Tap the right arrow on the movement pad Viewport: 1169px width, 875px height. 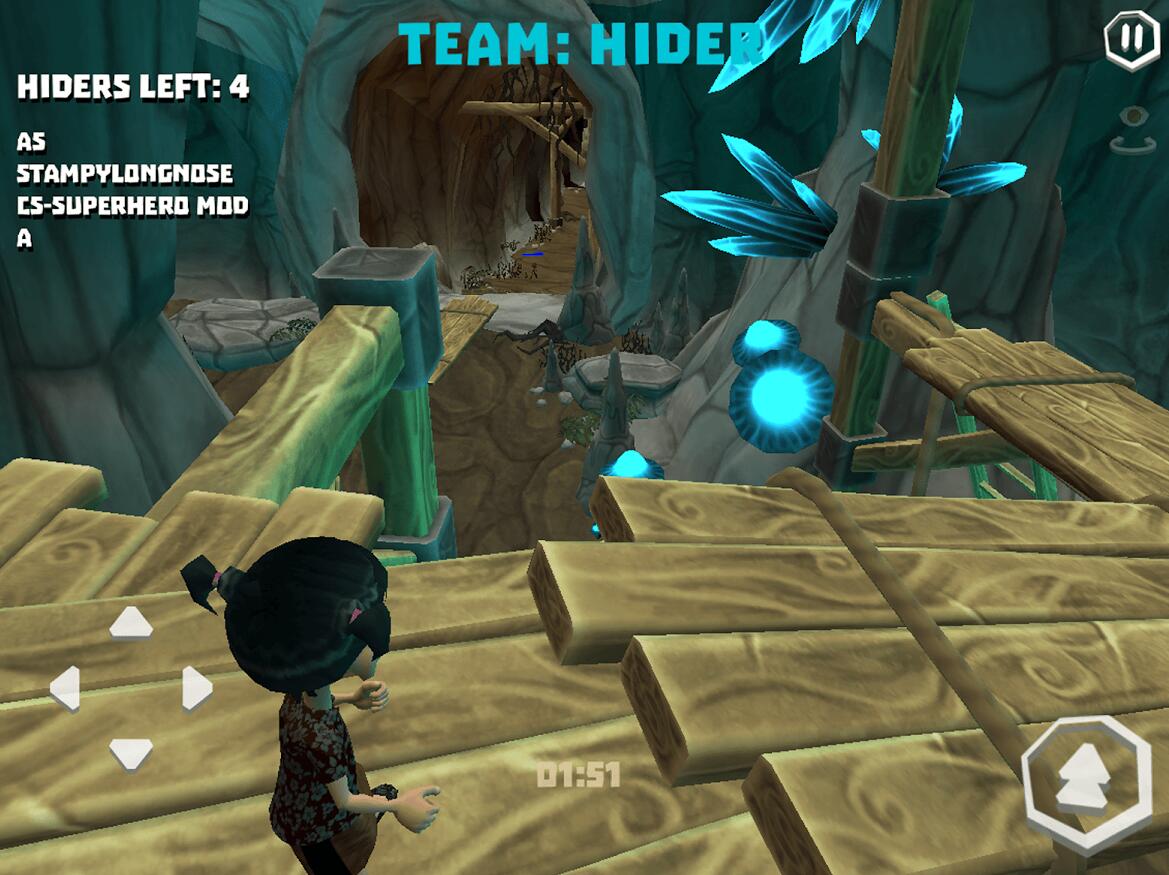[x=196, y=688]
